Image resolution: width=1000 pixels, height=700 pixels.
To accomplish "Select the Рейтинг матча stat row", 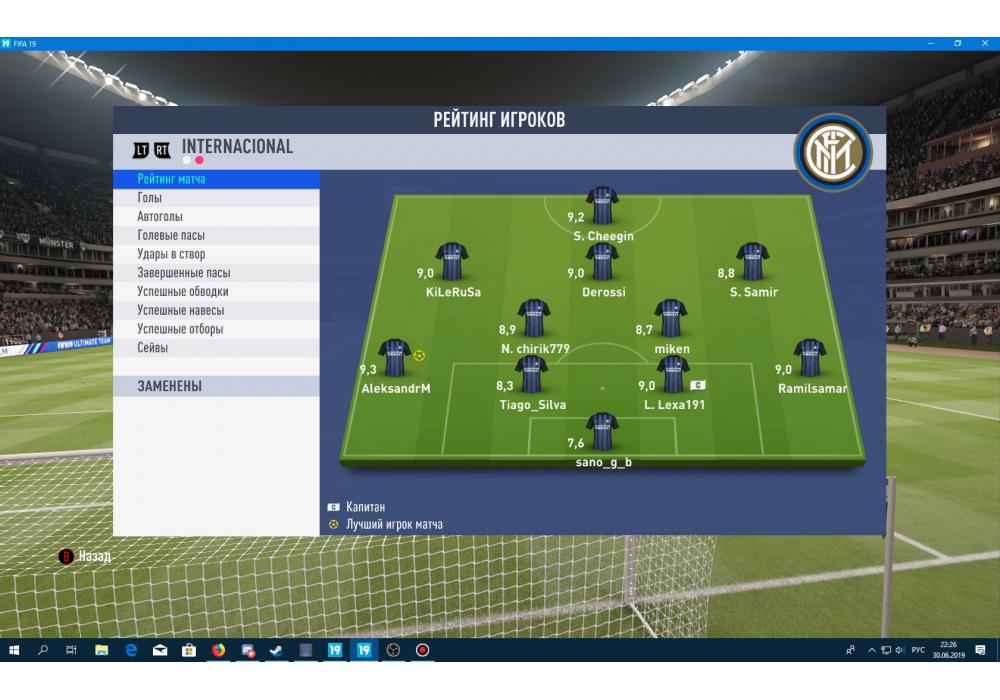I will coord(216,179).
